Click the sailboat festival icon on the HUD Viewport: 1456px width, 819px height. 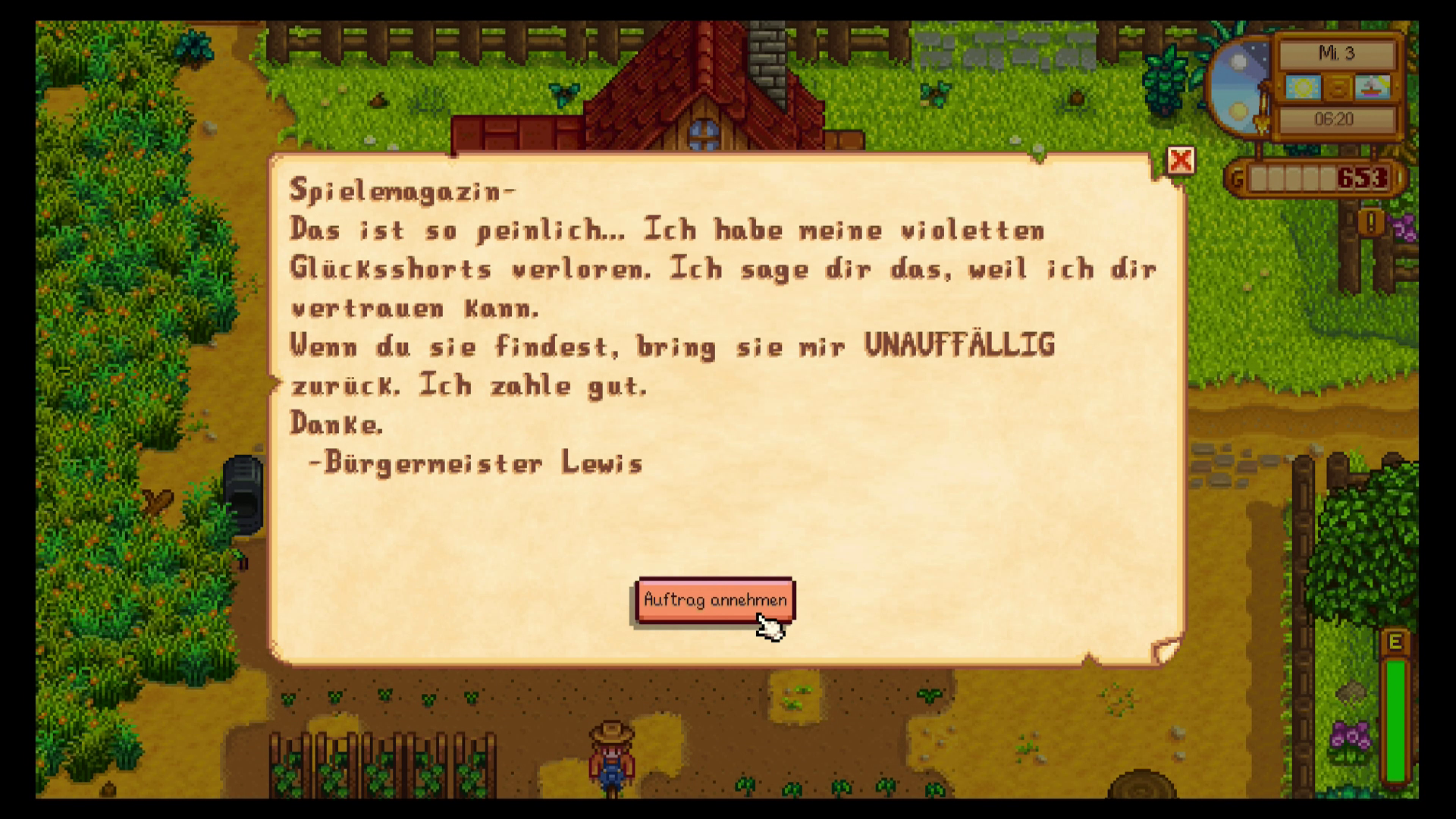(x=1373, y=87)
